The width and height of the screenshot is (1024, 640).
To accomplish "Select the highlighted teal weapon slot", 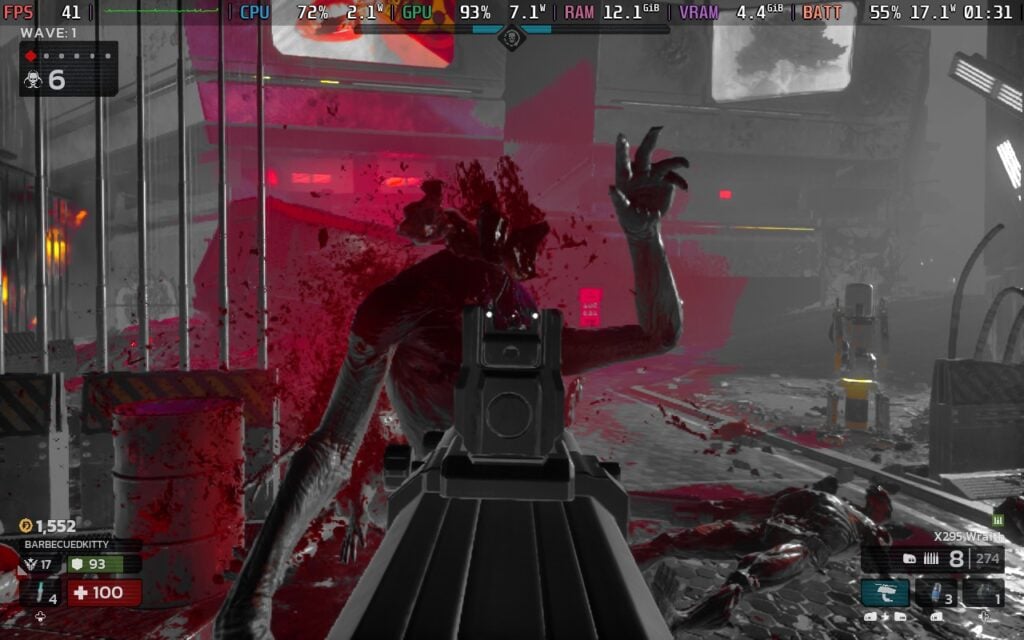I will pyautogui.click(x=885, y=592).
